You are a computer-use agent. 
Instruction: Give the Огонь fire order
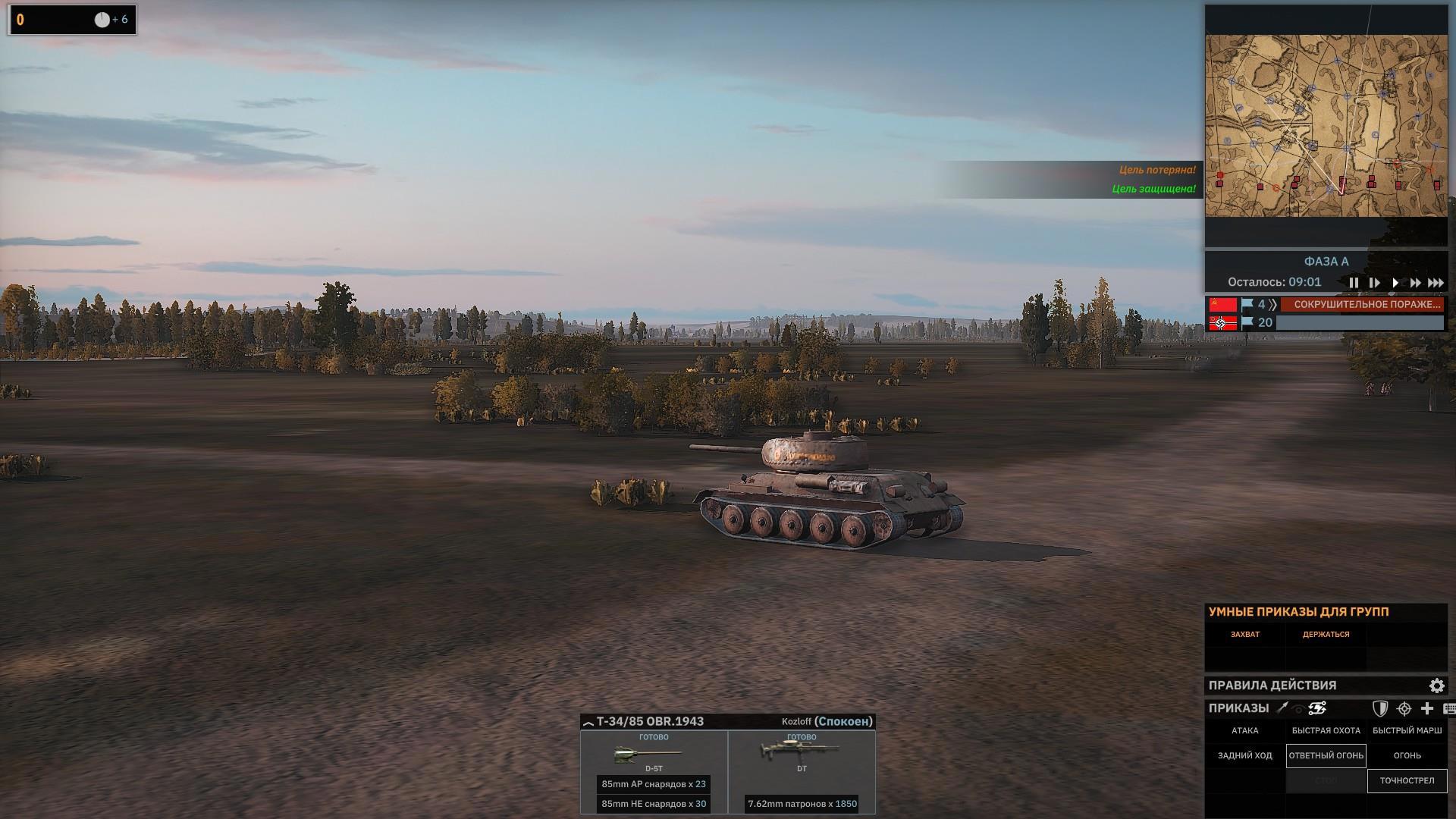(1407, 756)
